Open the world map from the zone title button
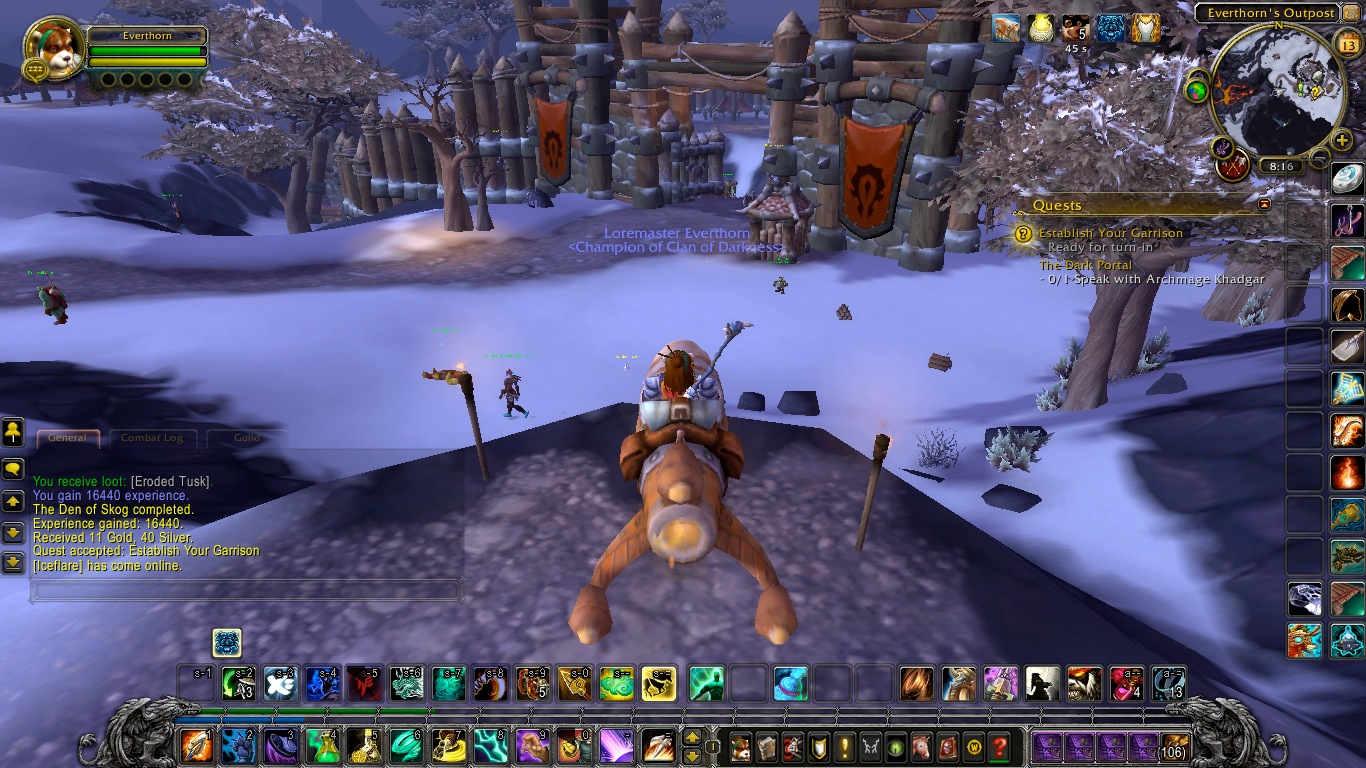1366x768 pixels. pos(1269,13)
